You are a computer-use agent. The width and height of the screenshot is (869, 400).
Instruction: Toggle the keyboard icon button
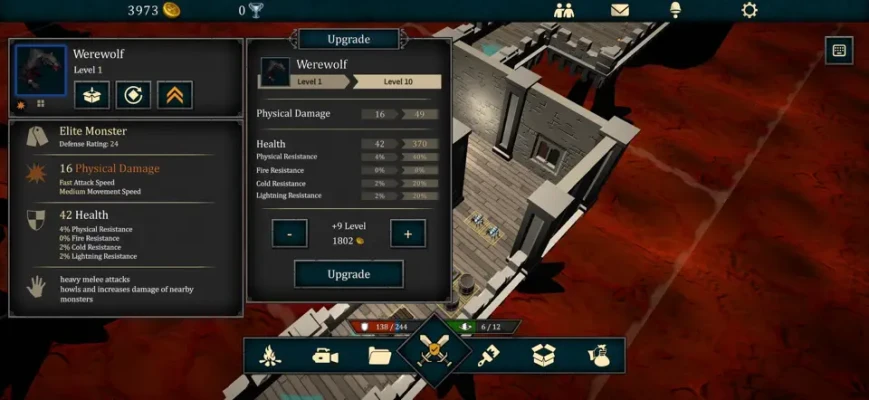pyautogui.click(x=839, y=50)
